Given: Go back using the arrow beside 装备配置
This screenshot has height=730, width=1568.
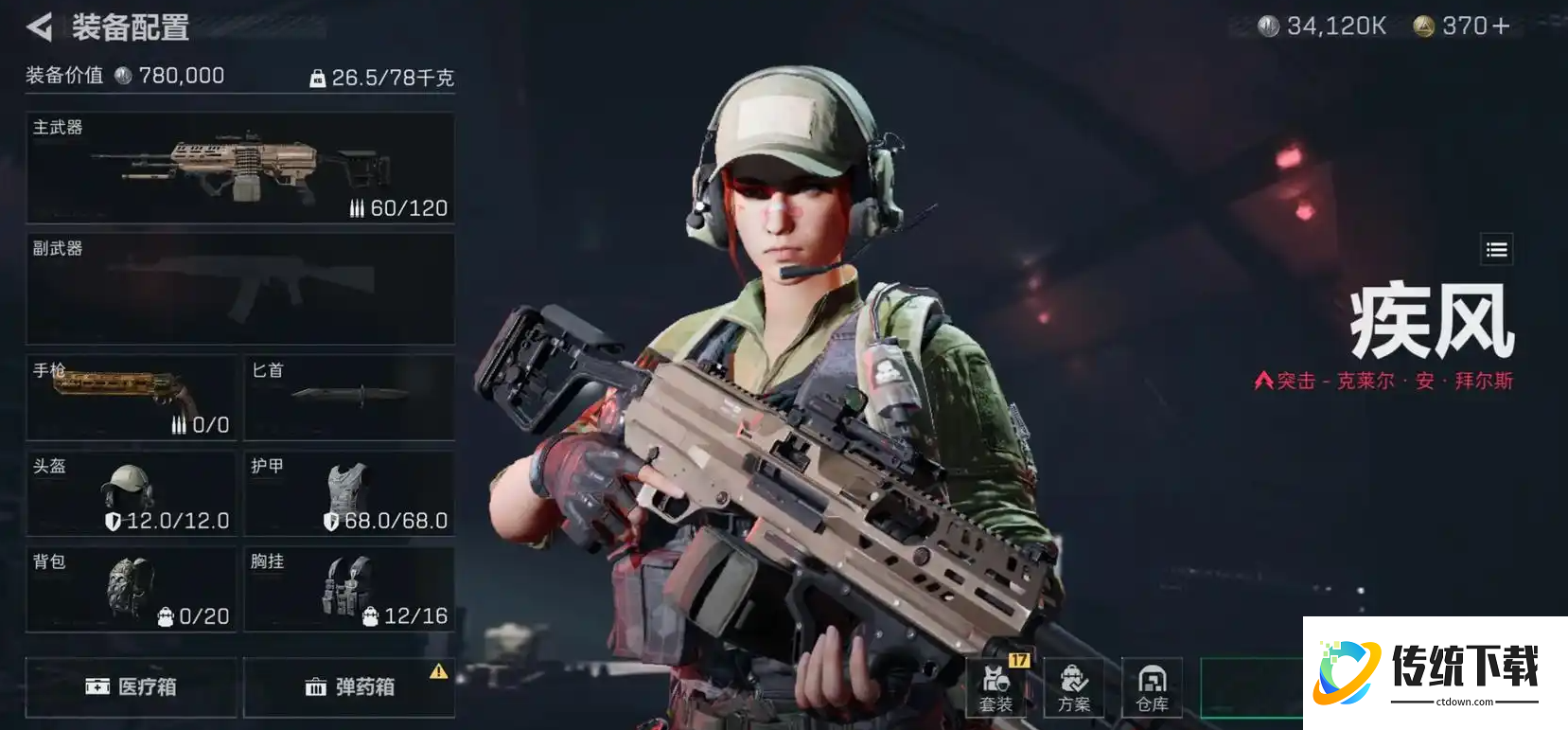Looking at the screenshot, I should 40,27.
